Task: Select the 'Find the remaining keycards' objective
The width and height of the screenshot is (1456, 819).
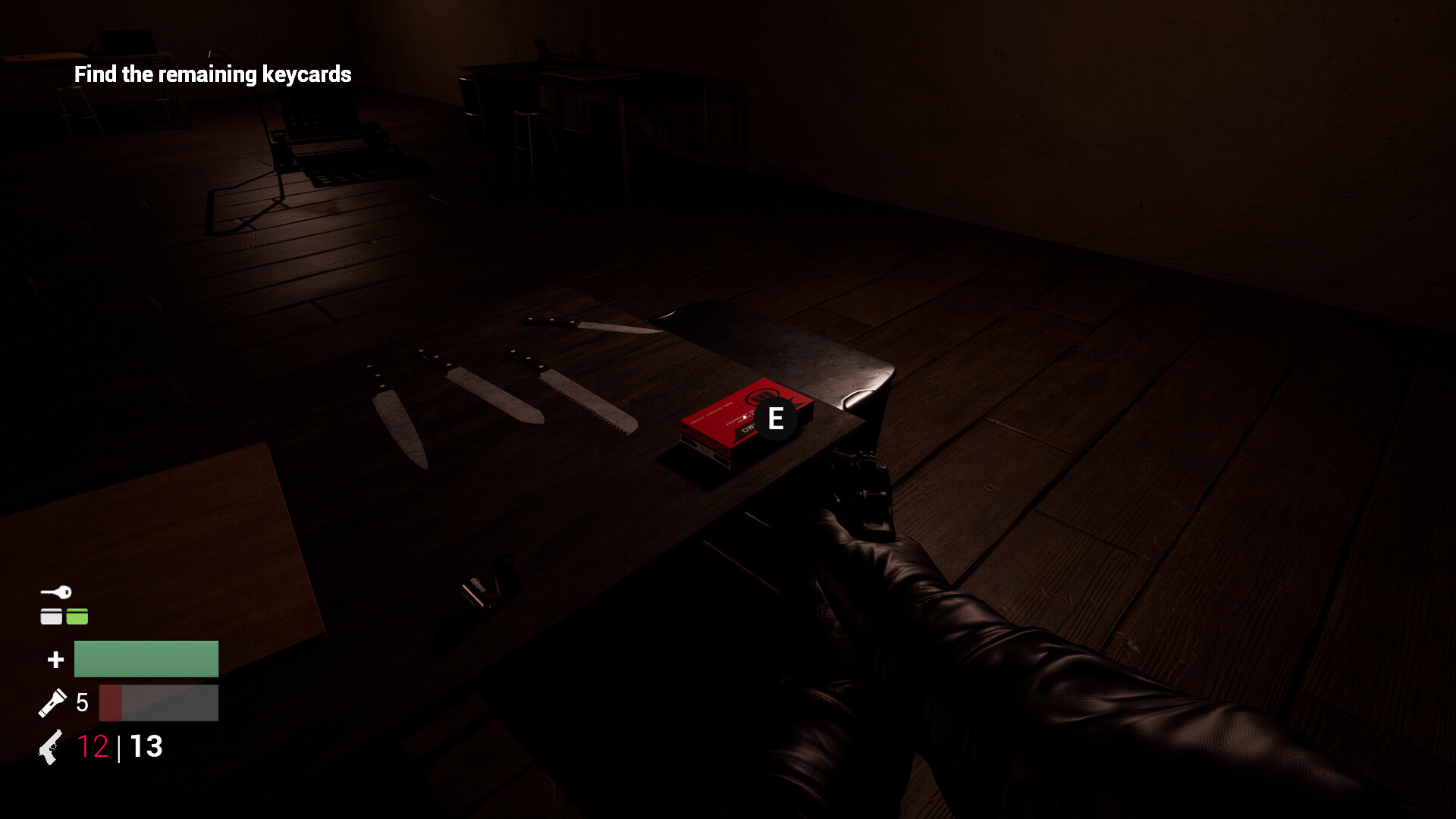Action: 212,74
